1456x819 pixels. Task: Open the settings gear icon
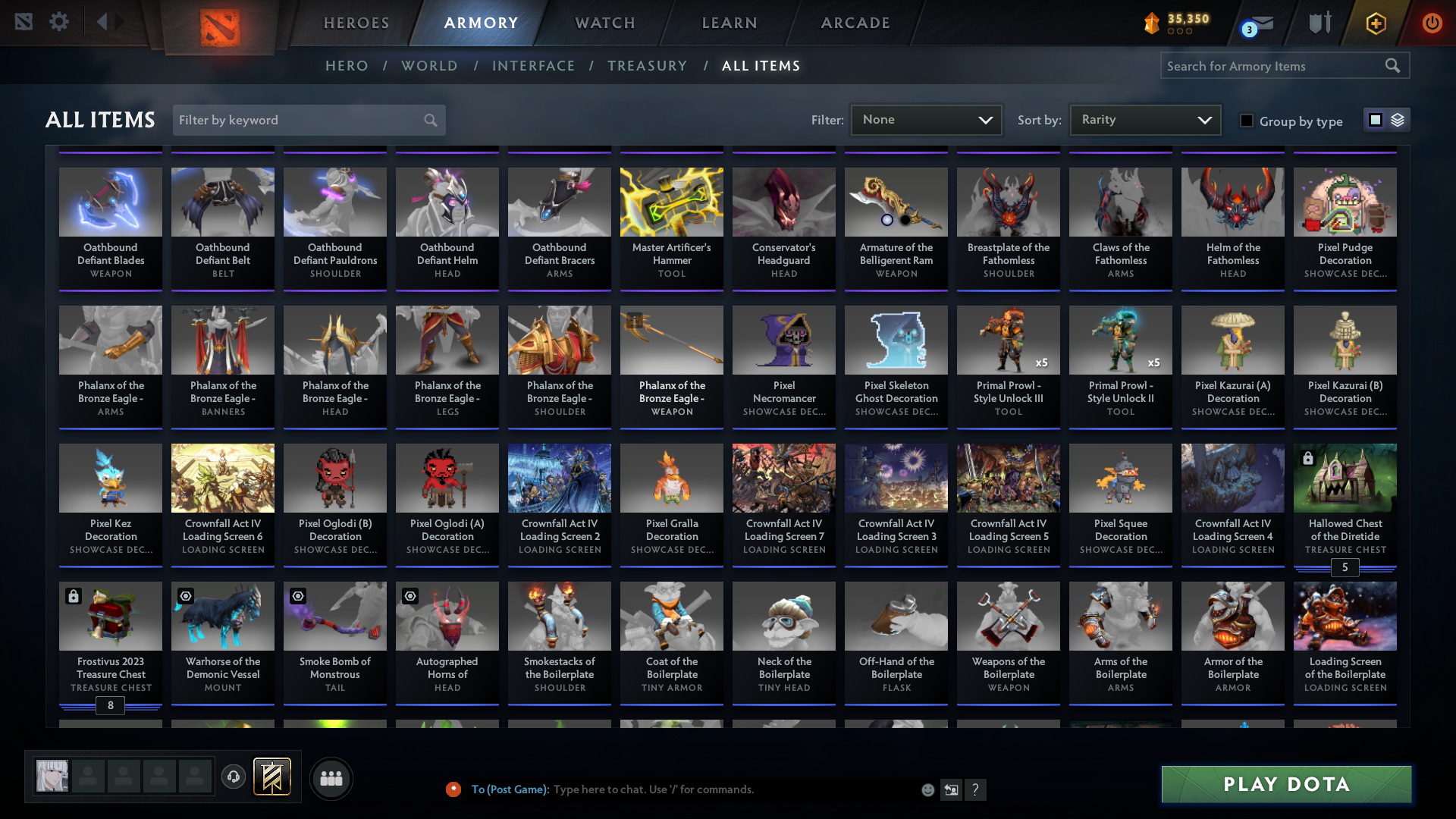tap(59, 21)
